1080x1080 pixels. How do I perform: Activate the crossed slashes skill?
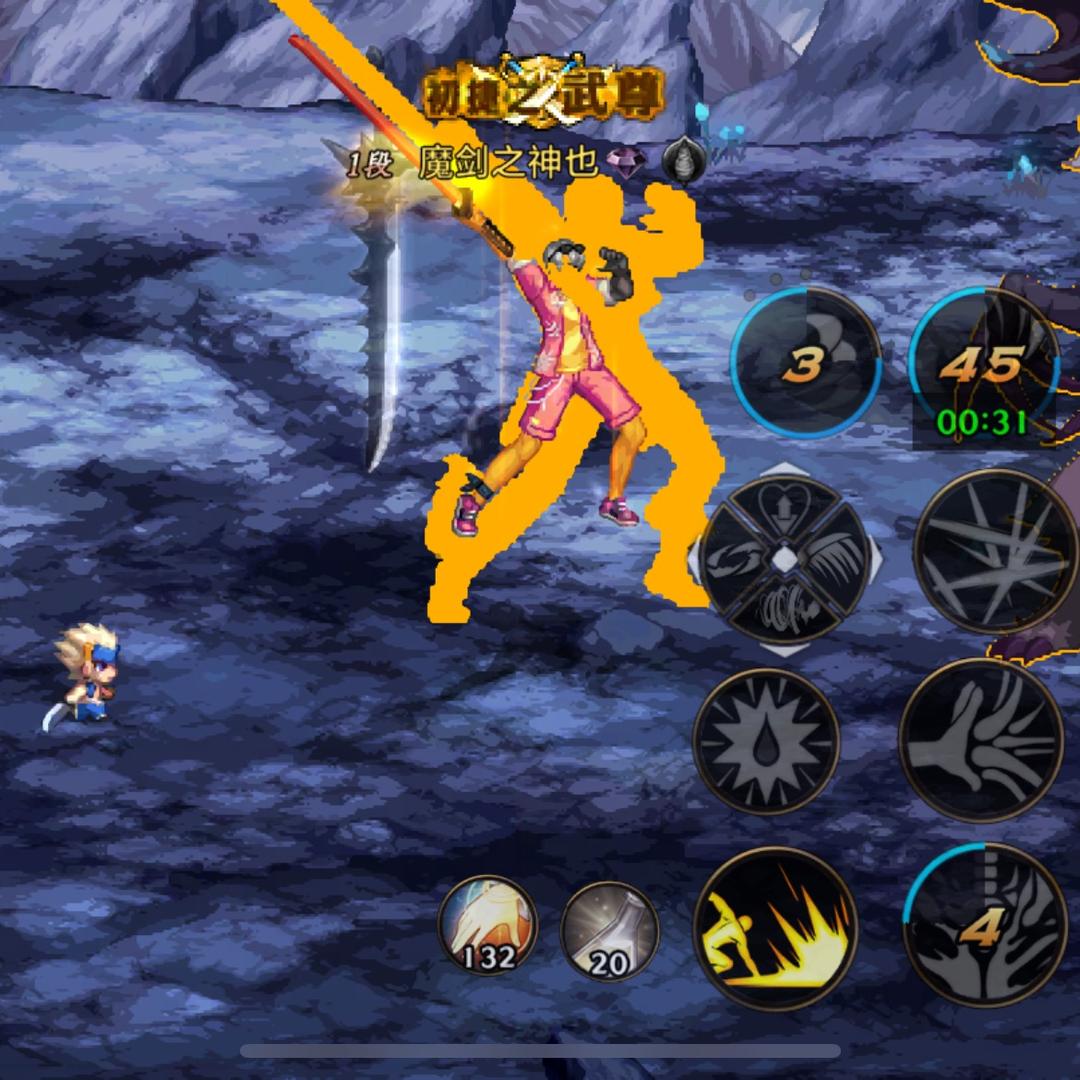(996, 551)
